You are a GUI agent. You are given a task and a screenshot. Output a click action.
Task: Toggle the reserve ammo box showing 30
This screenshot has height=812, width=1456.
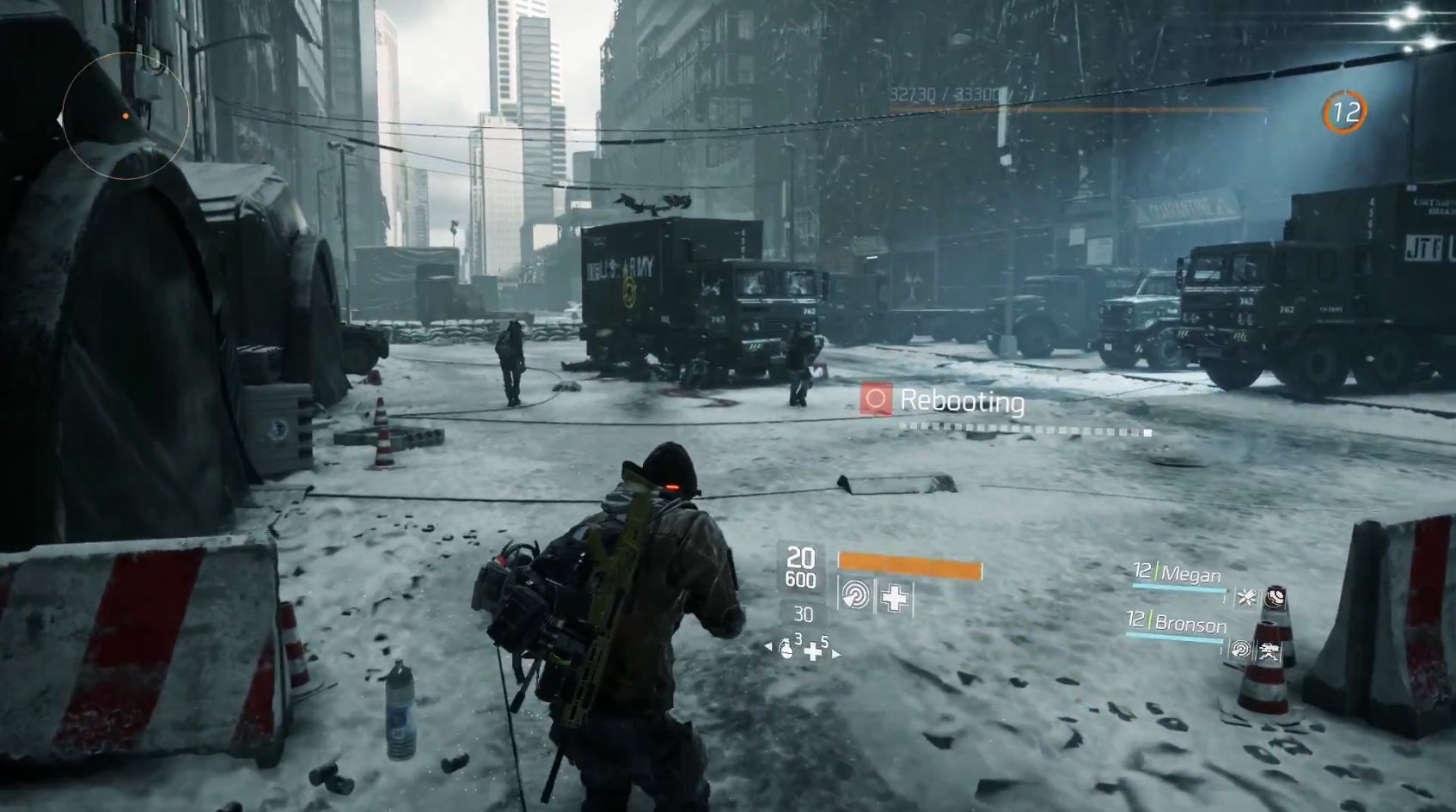coord(804,614)
